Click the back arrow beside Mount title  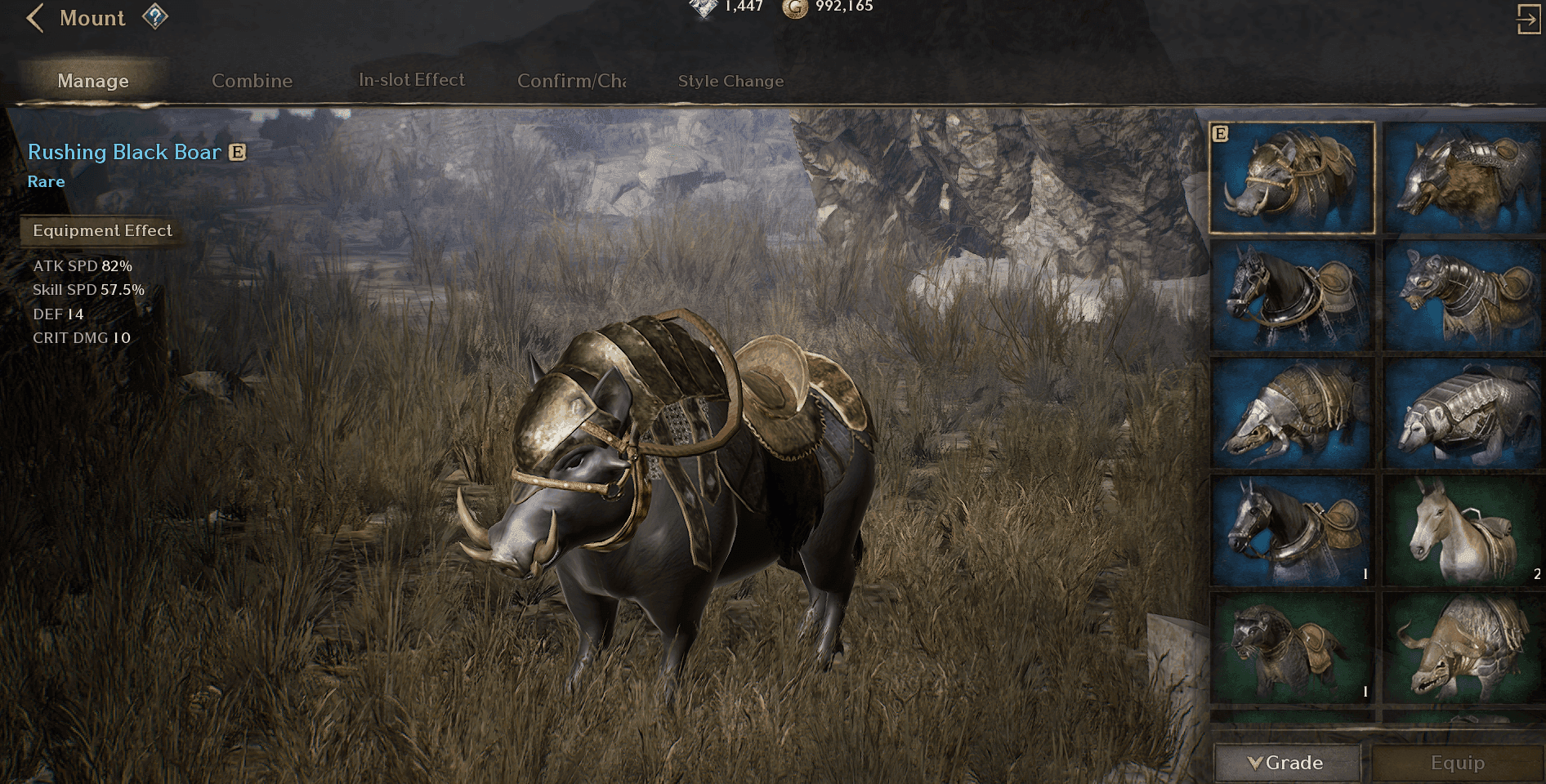36,18
